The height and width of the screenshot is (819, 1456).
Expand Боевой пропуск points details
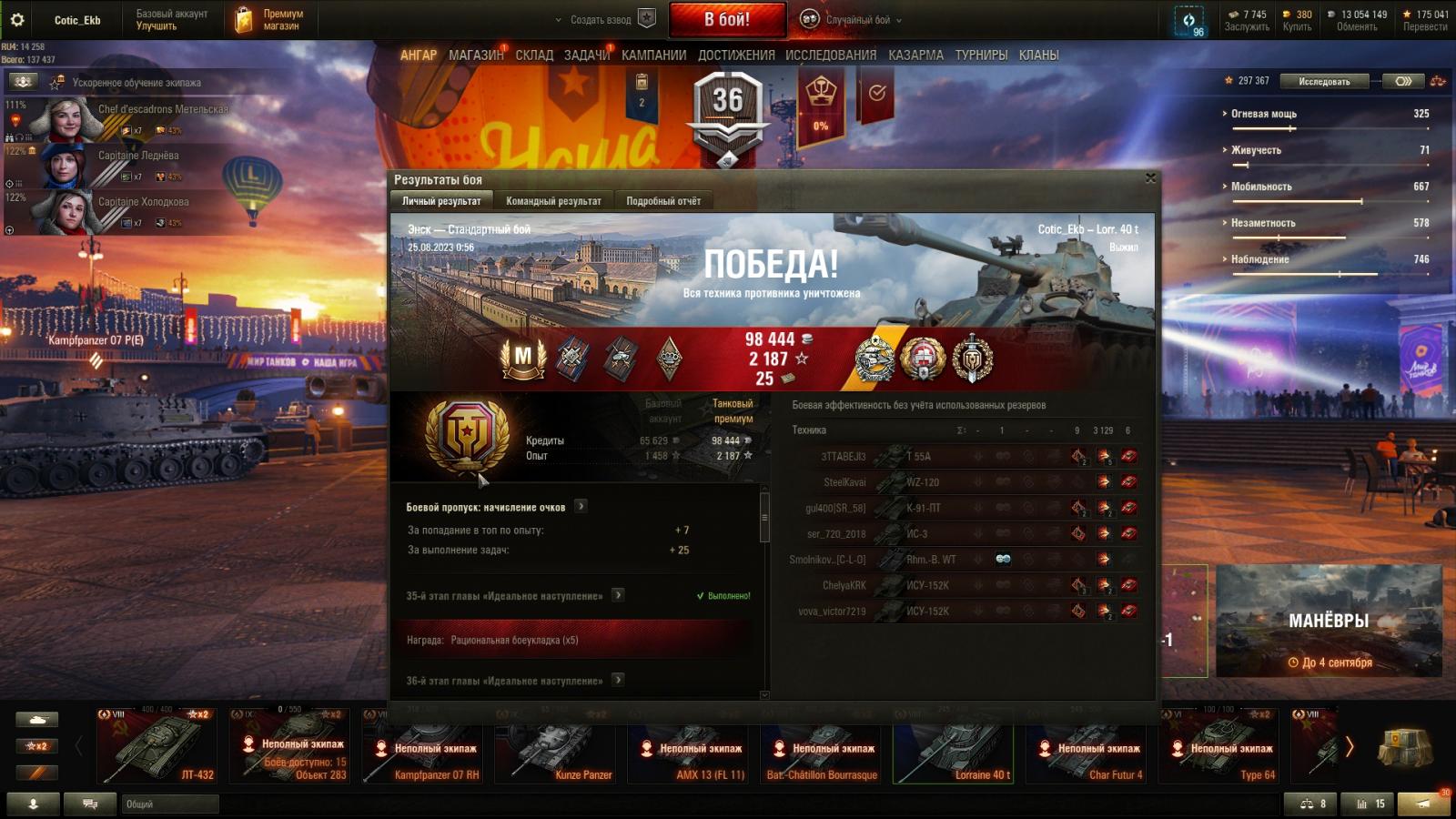tap(581, 506)
